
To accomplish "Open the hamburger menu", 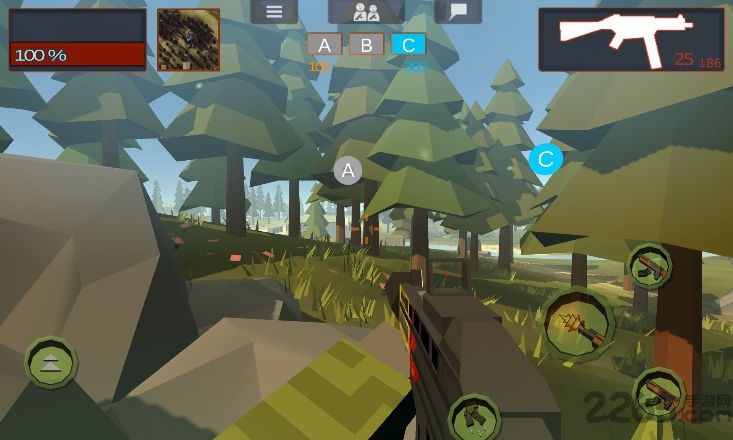I will (274, 12).
